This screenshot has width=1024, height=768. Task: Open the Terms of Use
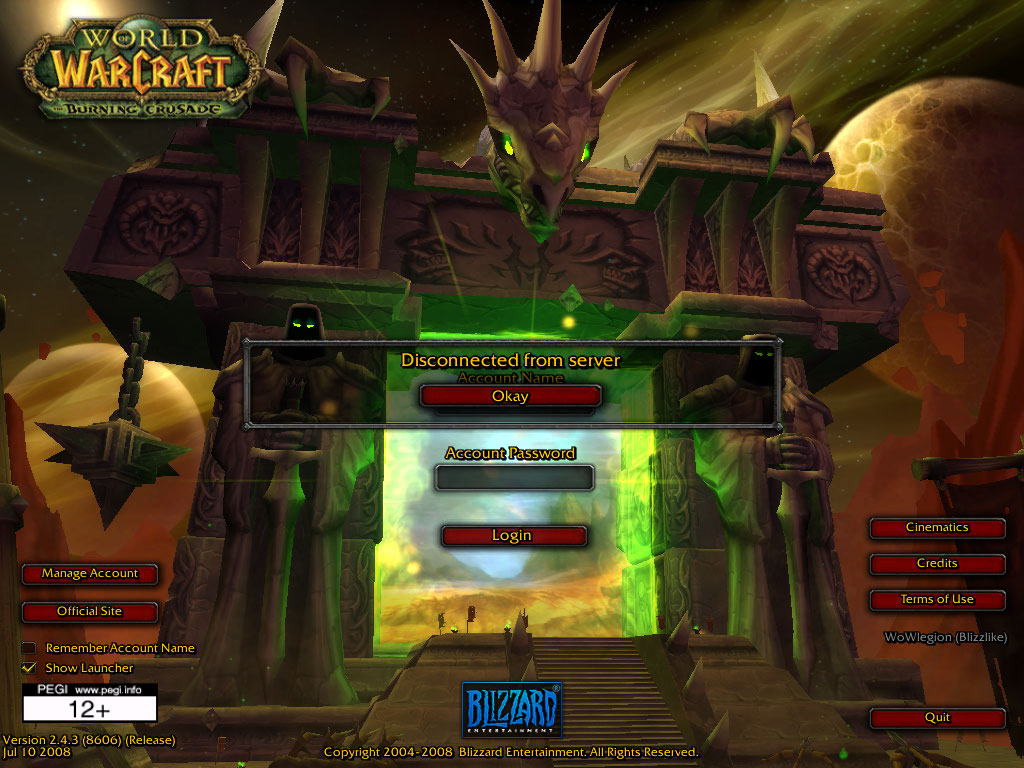click(937, 600)
